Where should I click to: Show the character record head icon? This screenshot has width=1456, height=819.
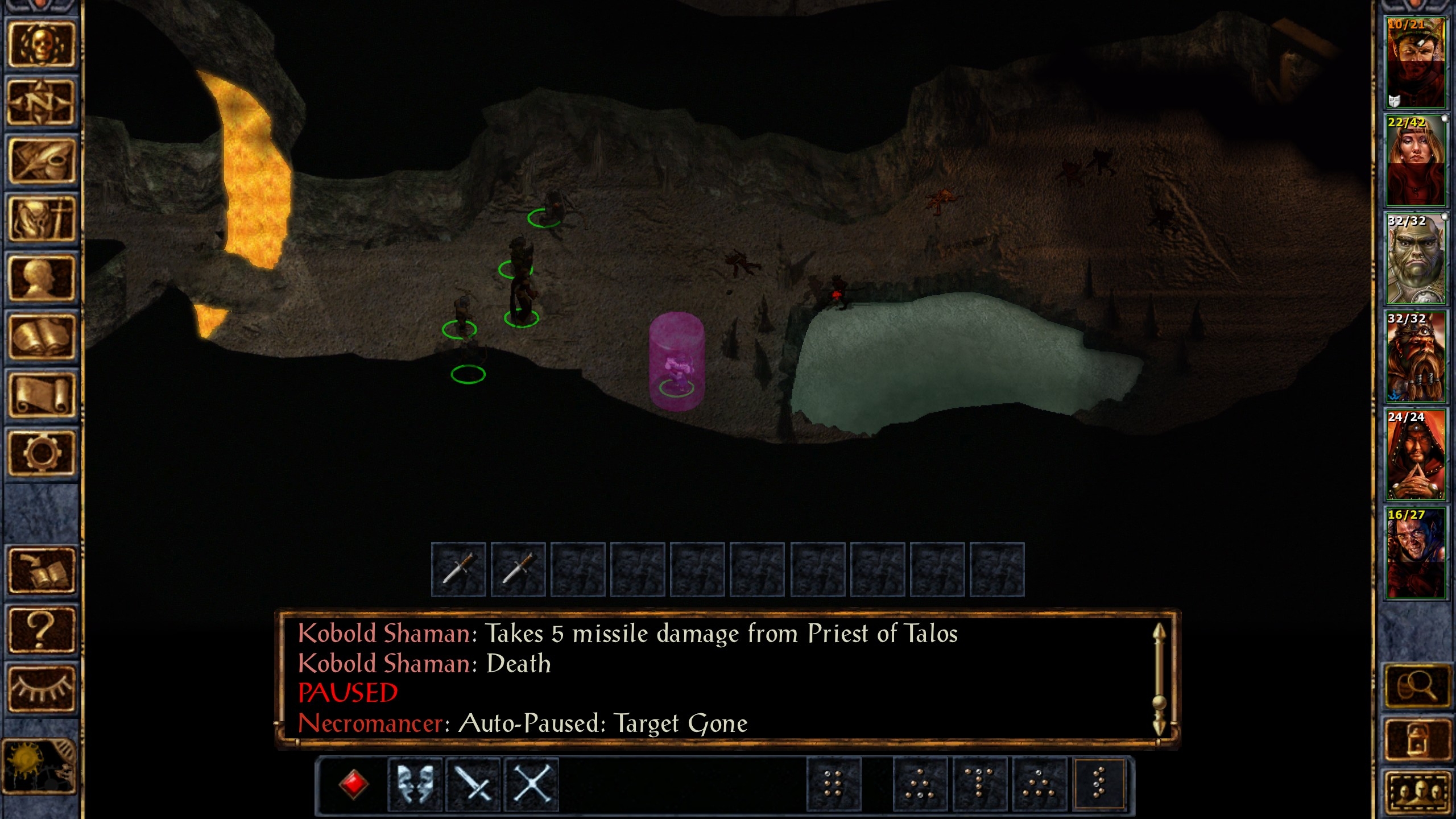[41, 278]
